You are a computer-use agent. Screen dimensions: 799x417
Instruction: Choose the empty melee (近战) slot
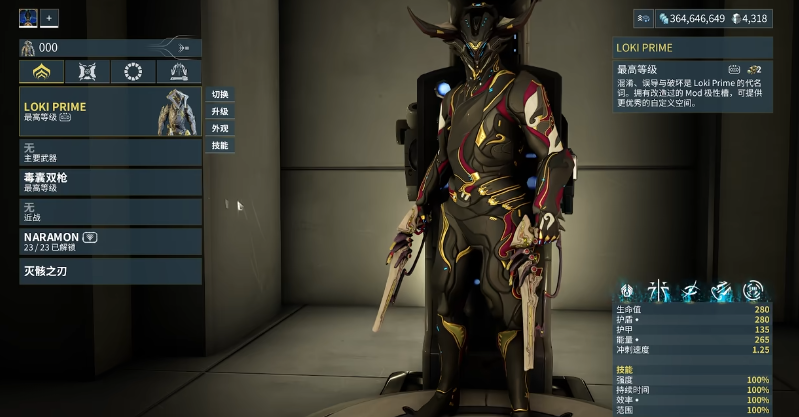[110, 211]
